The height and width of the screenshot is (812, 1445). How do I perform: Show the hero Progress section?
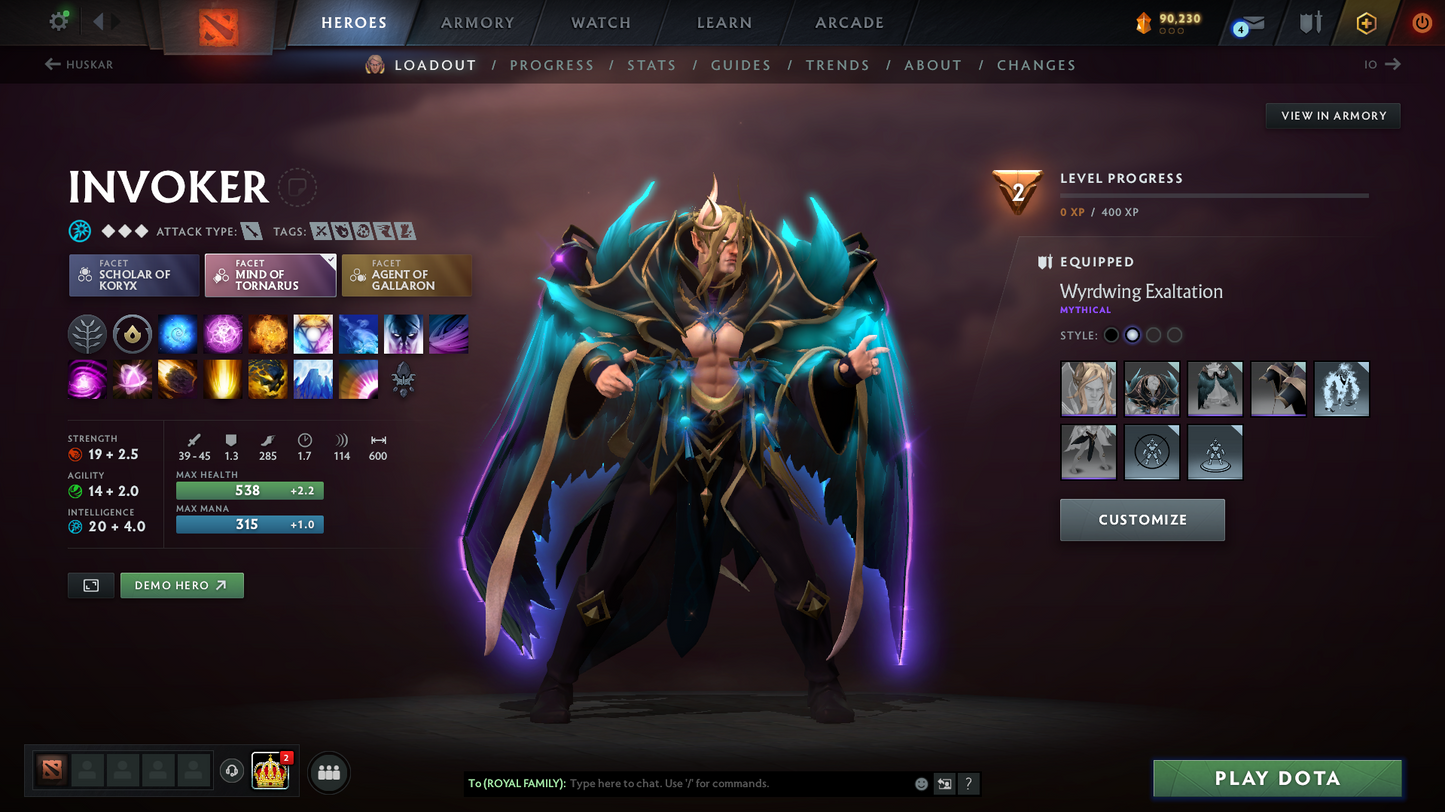coord(551,65)
